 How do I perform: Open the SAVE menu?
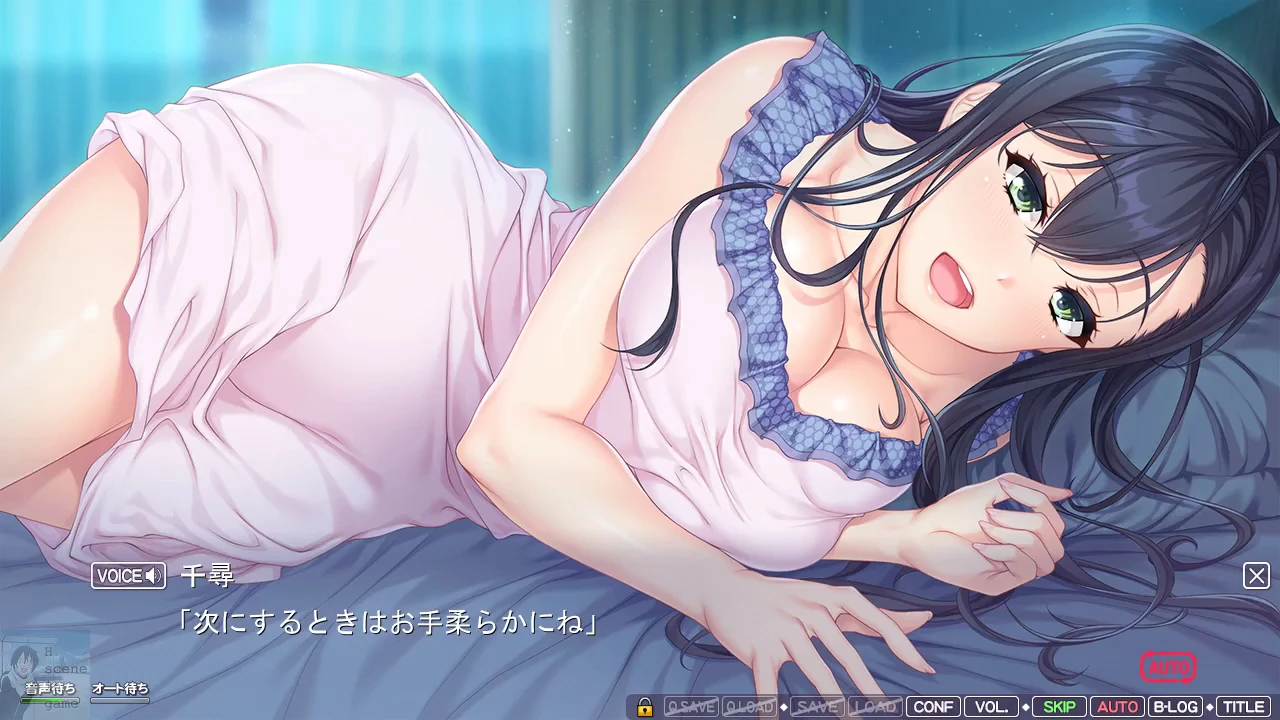click(x=817, y=707)
